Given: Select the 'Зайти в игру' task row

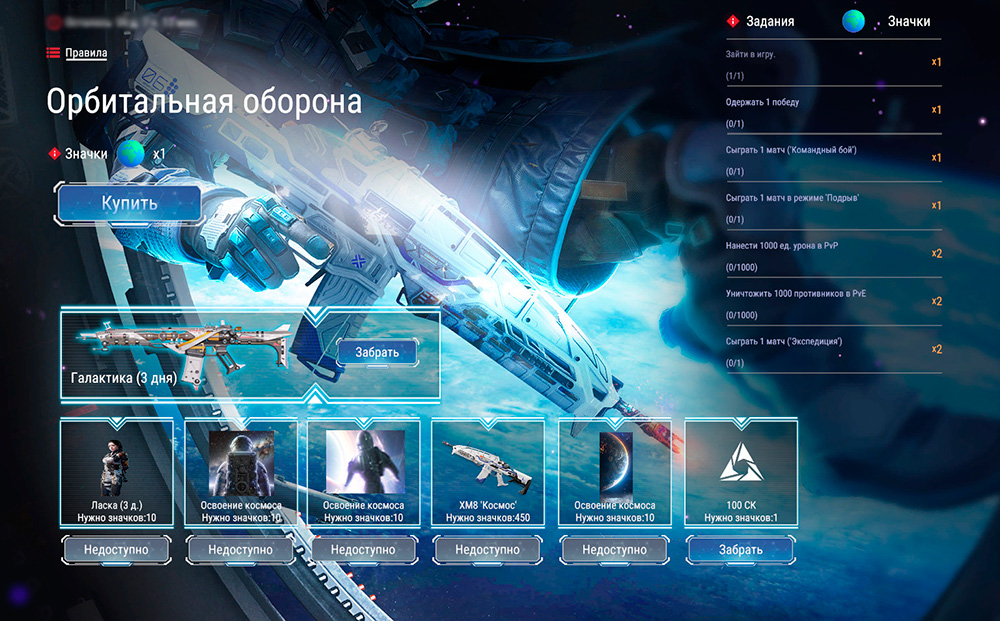Looking at the screenshot, I should coord(832,64).
